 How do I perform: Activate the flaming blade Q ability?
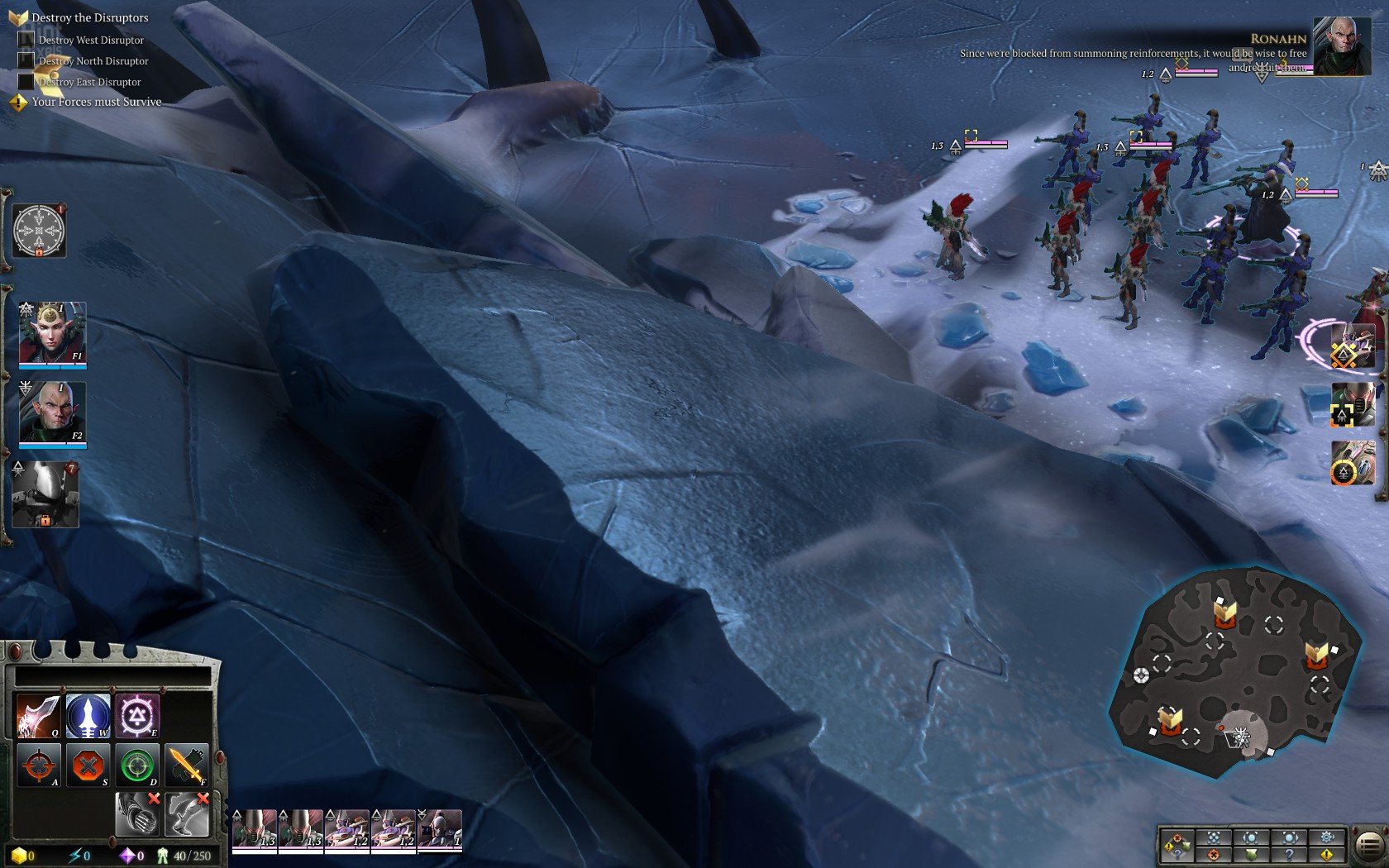click(x=38, y=715)
